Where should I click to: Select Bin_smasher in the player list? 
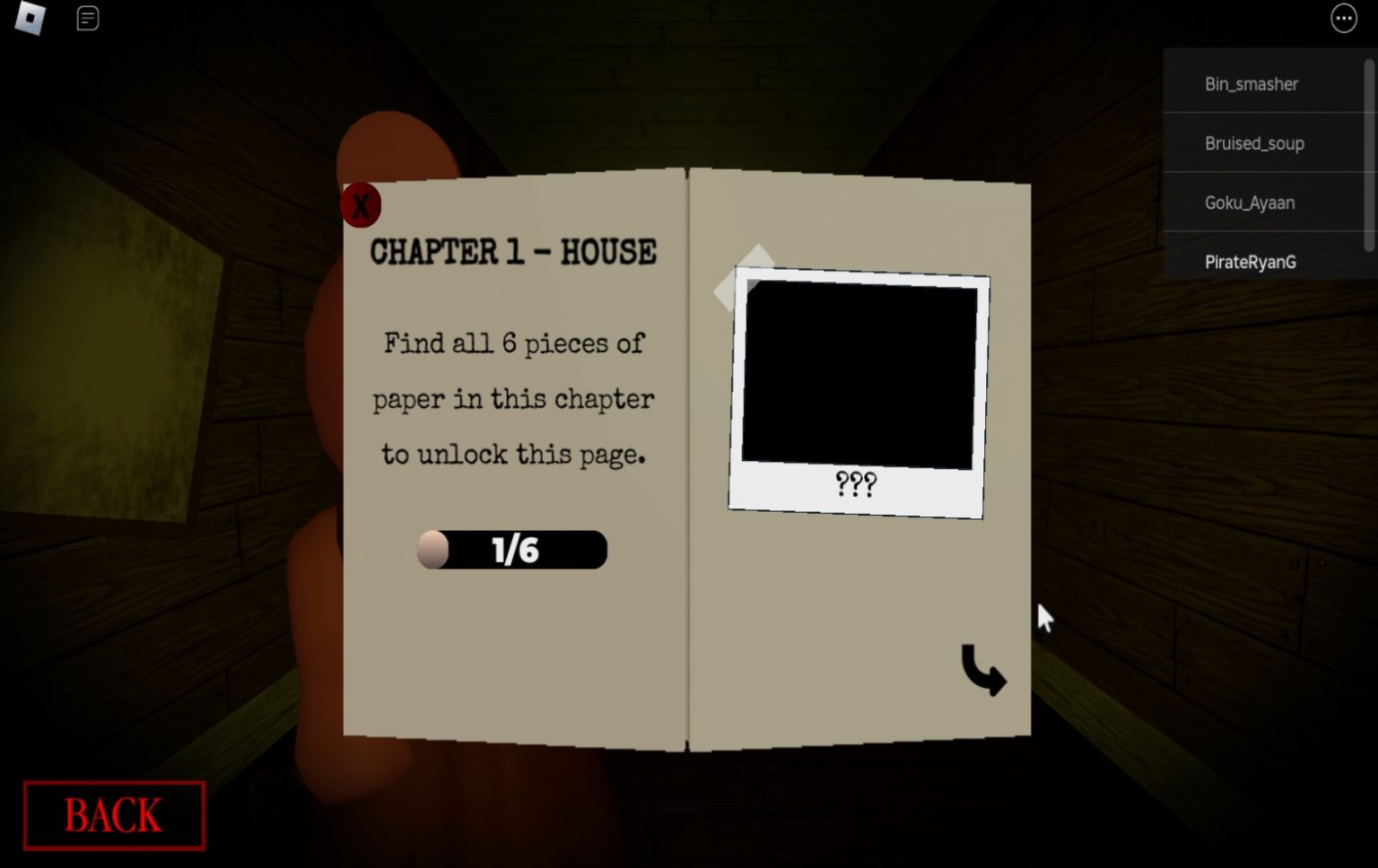tap(1251, 83)
